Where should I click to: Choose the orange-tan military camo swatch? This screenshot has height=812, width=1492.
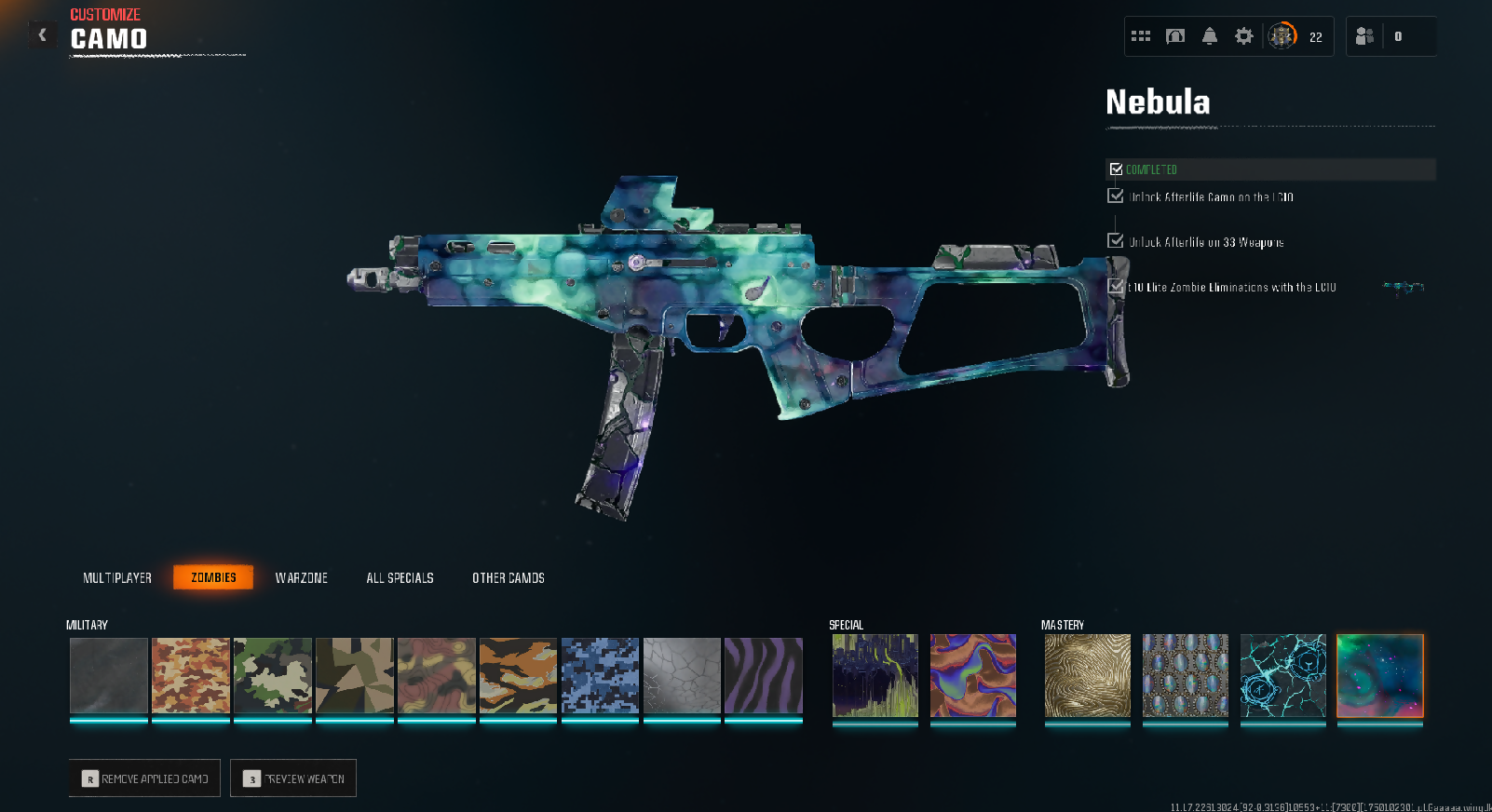(x=190, y=676)
